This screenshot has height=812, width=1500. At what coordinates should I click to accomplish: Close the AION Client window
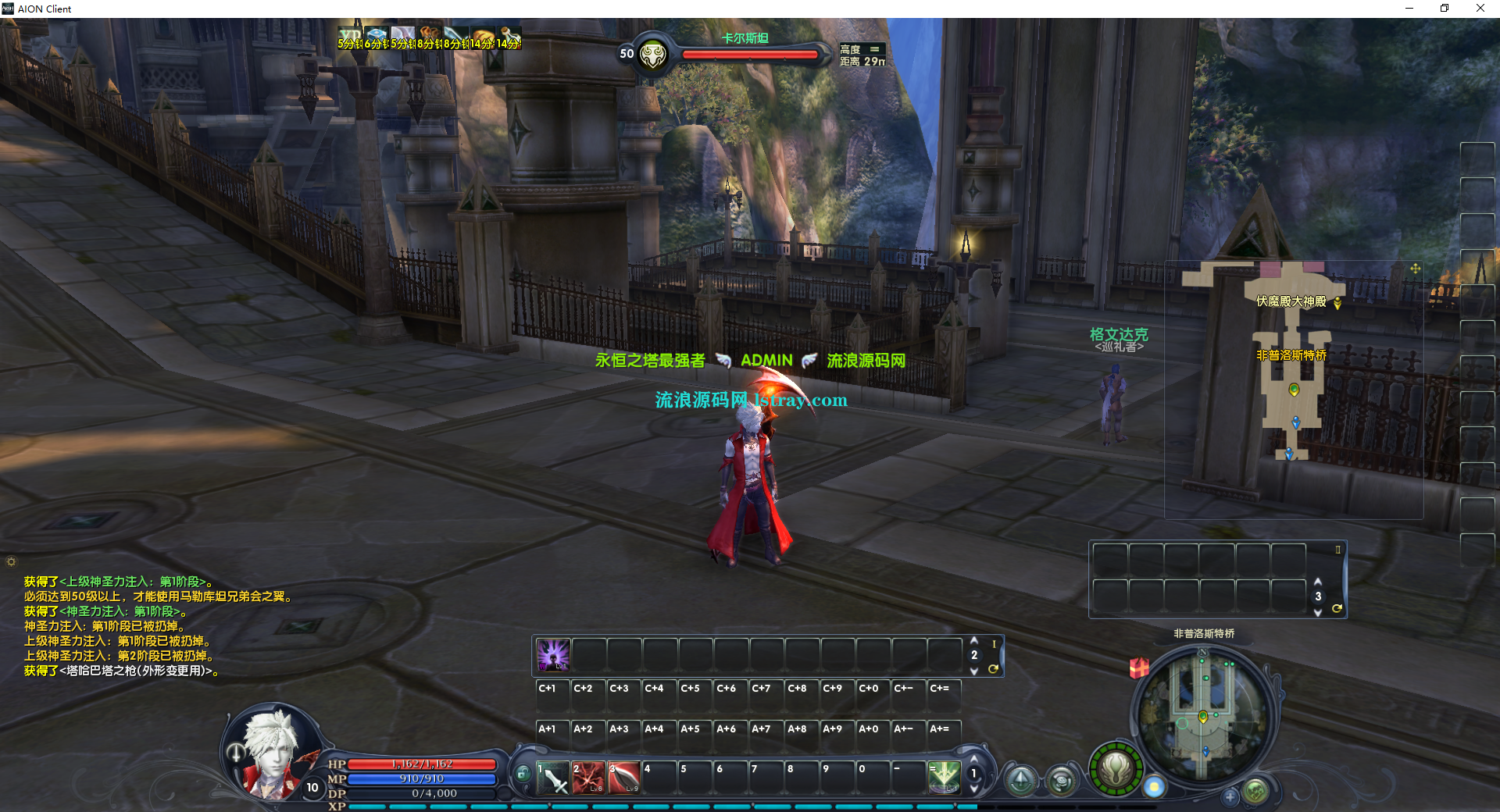(1480, 9)
